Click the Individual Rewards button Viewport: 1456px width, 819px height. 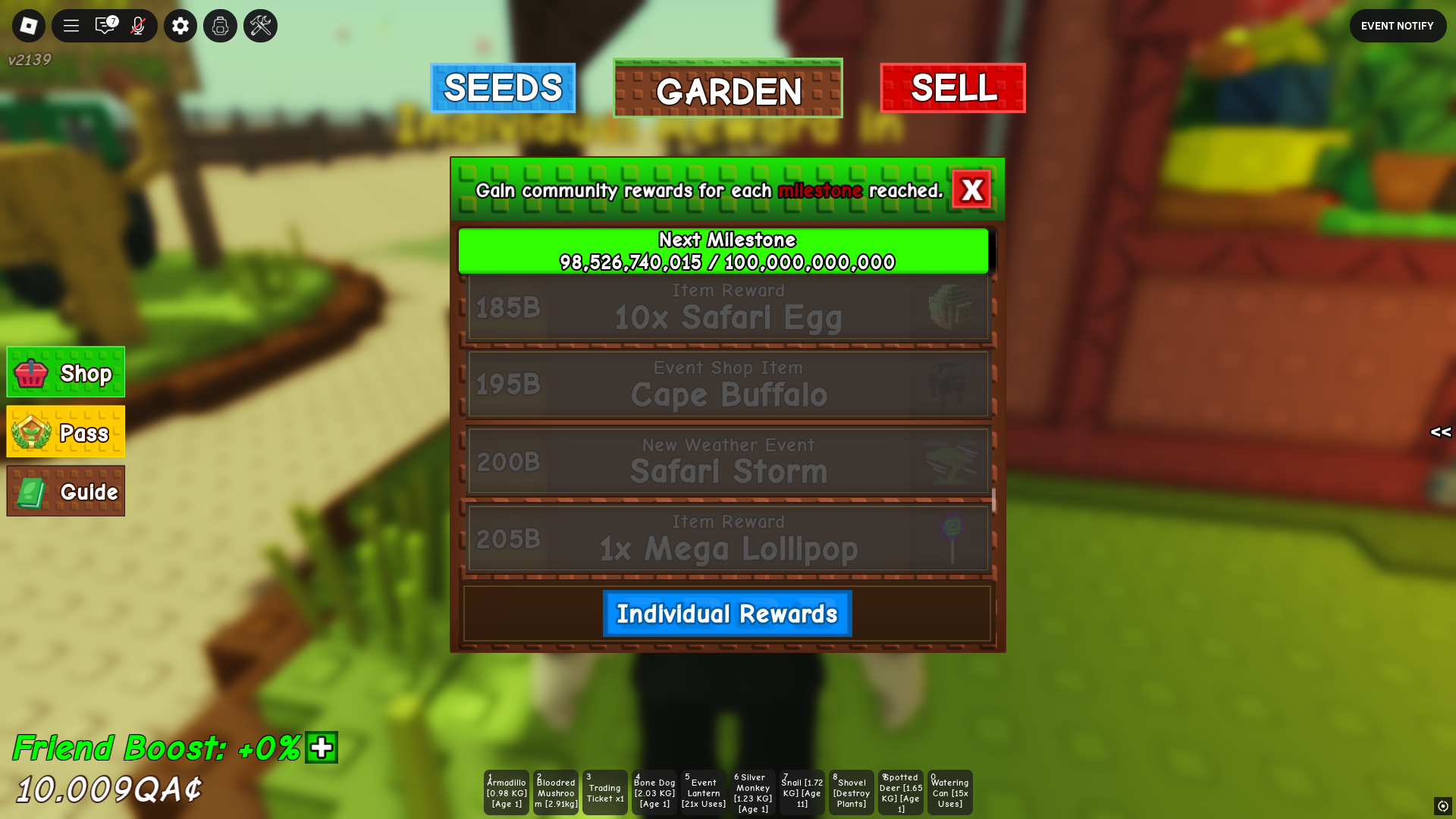click(726, 613)
